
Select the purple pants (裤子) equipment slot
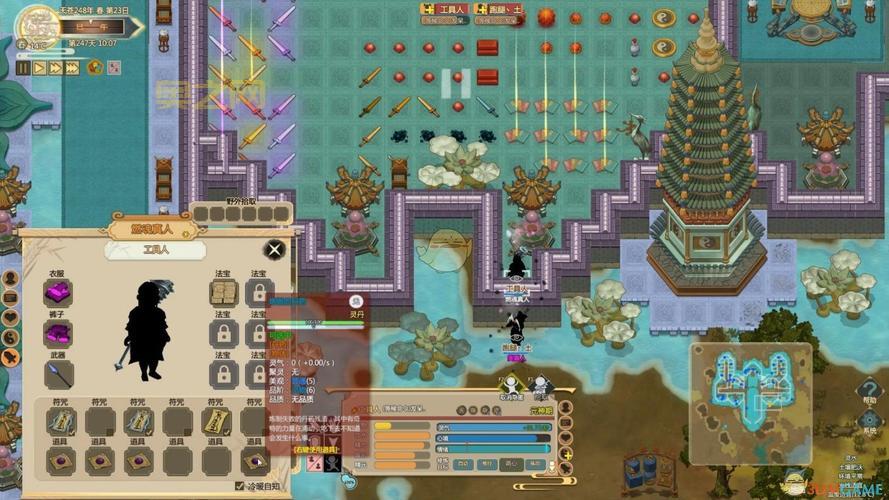coord(58,333)
